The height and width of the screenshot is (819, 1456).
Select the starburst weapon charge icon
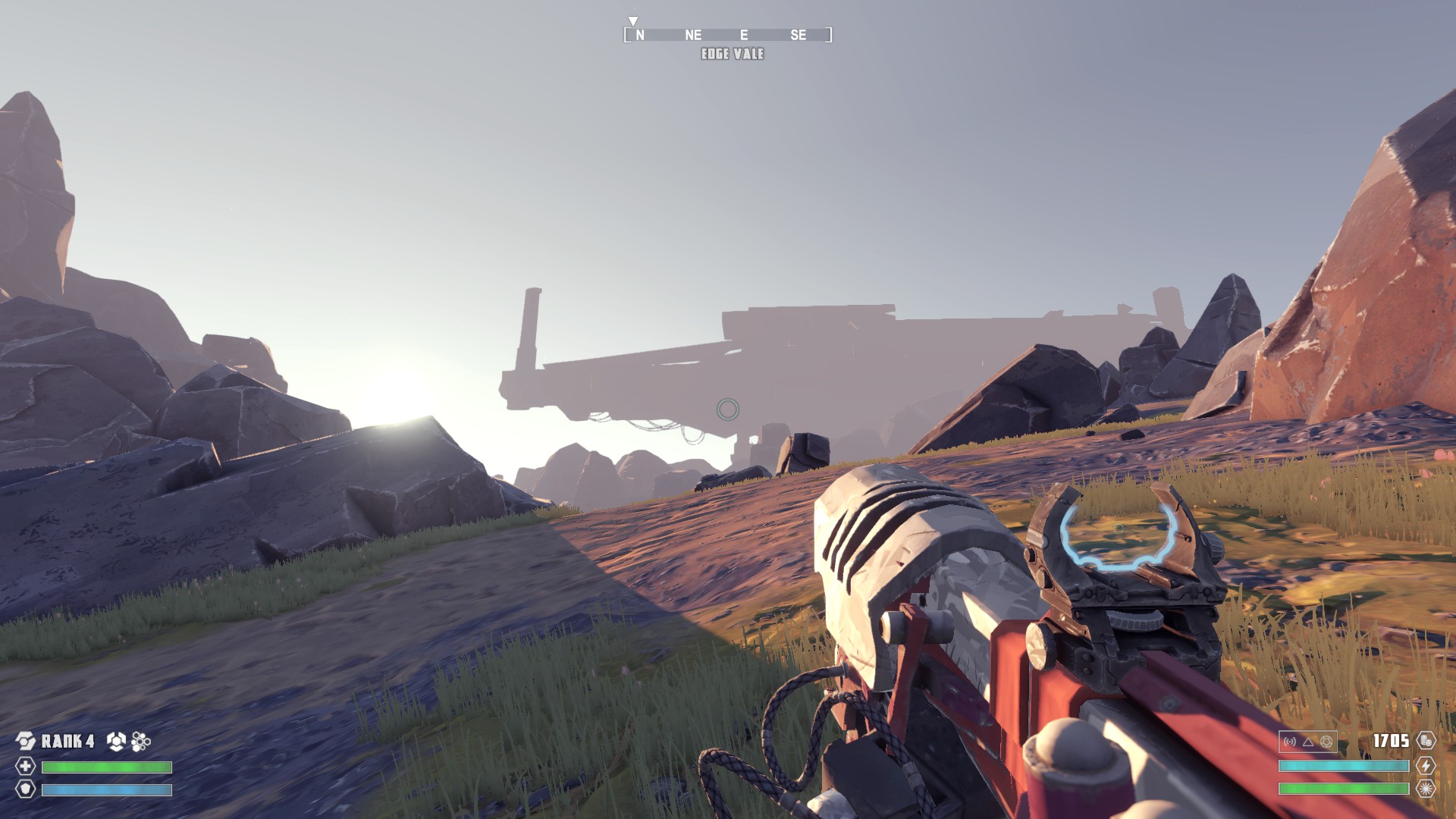pos(1426,789)
